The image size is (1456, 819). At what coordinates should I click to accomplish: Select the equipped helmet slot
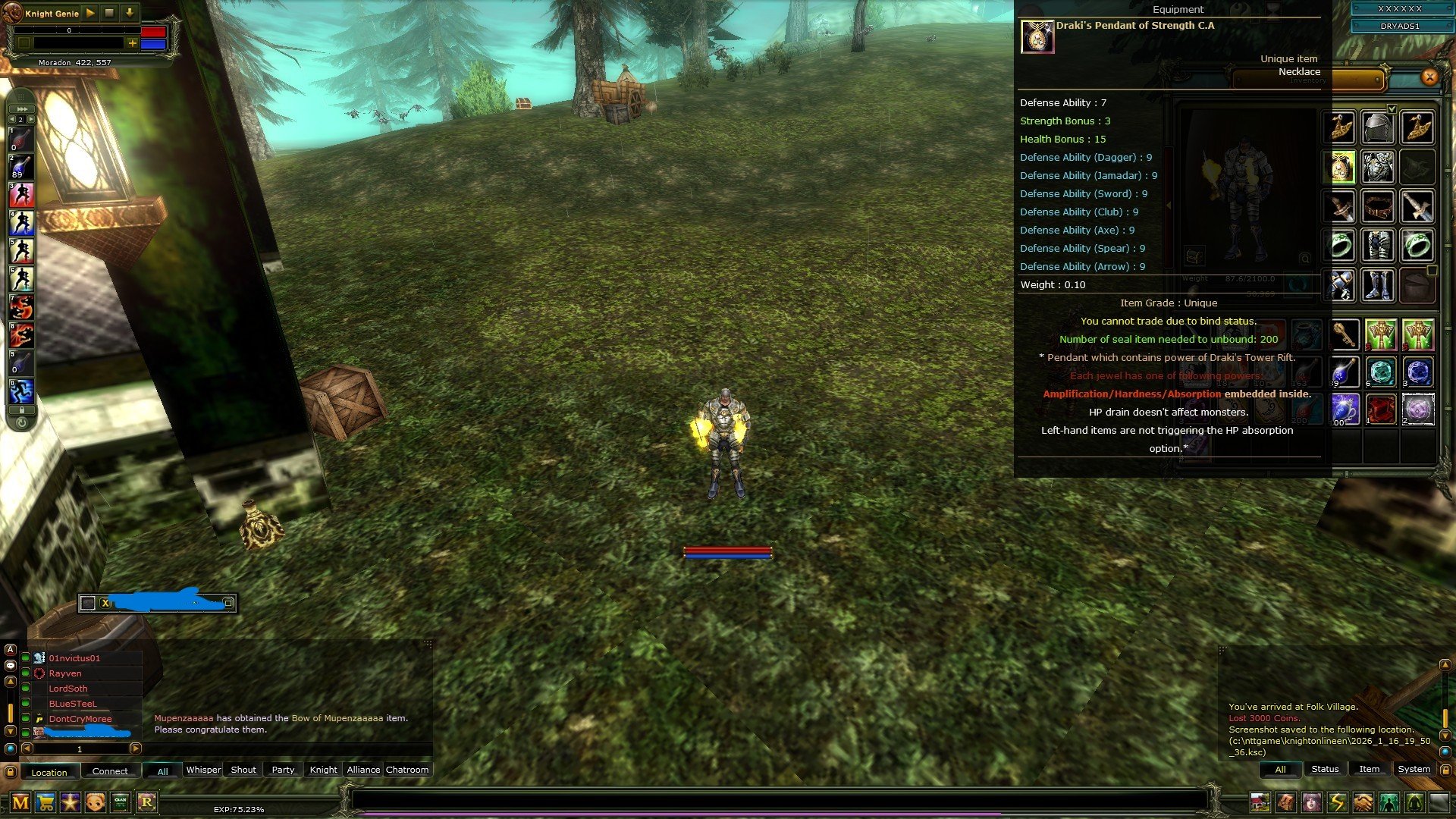1379,128
